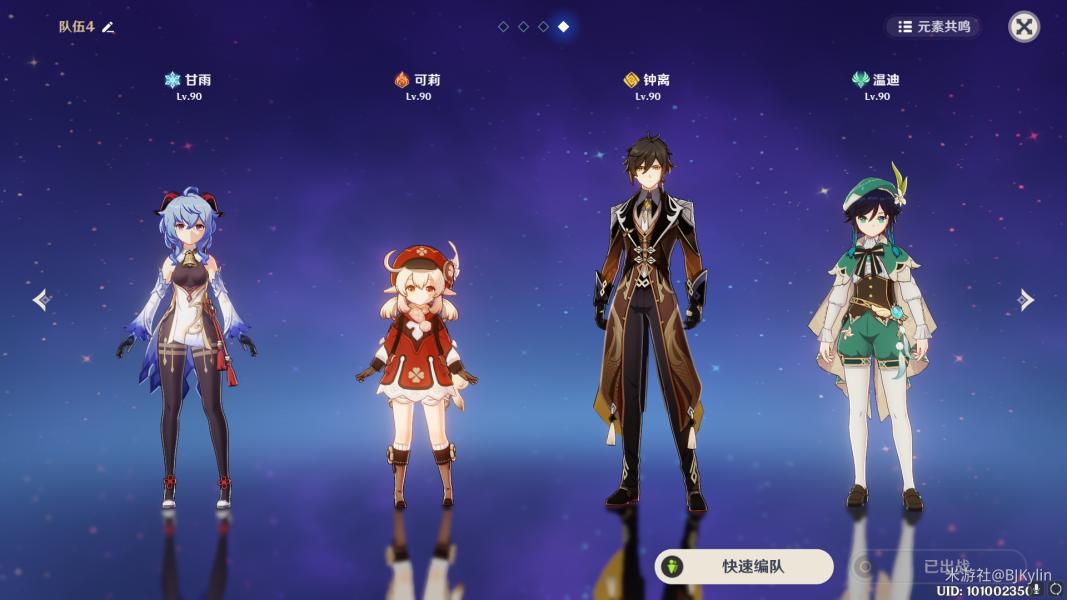Open the 元素共鸣 elemental resonance panel
Image resolution: width=1067 pixels, height=600 pixels.
point(934,27)
